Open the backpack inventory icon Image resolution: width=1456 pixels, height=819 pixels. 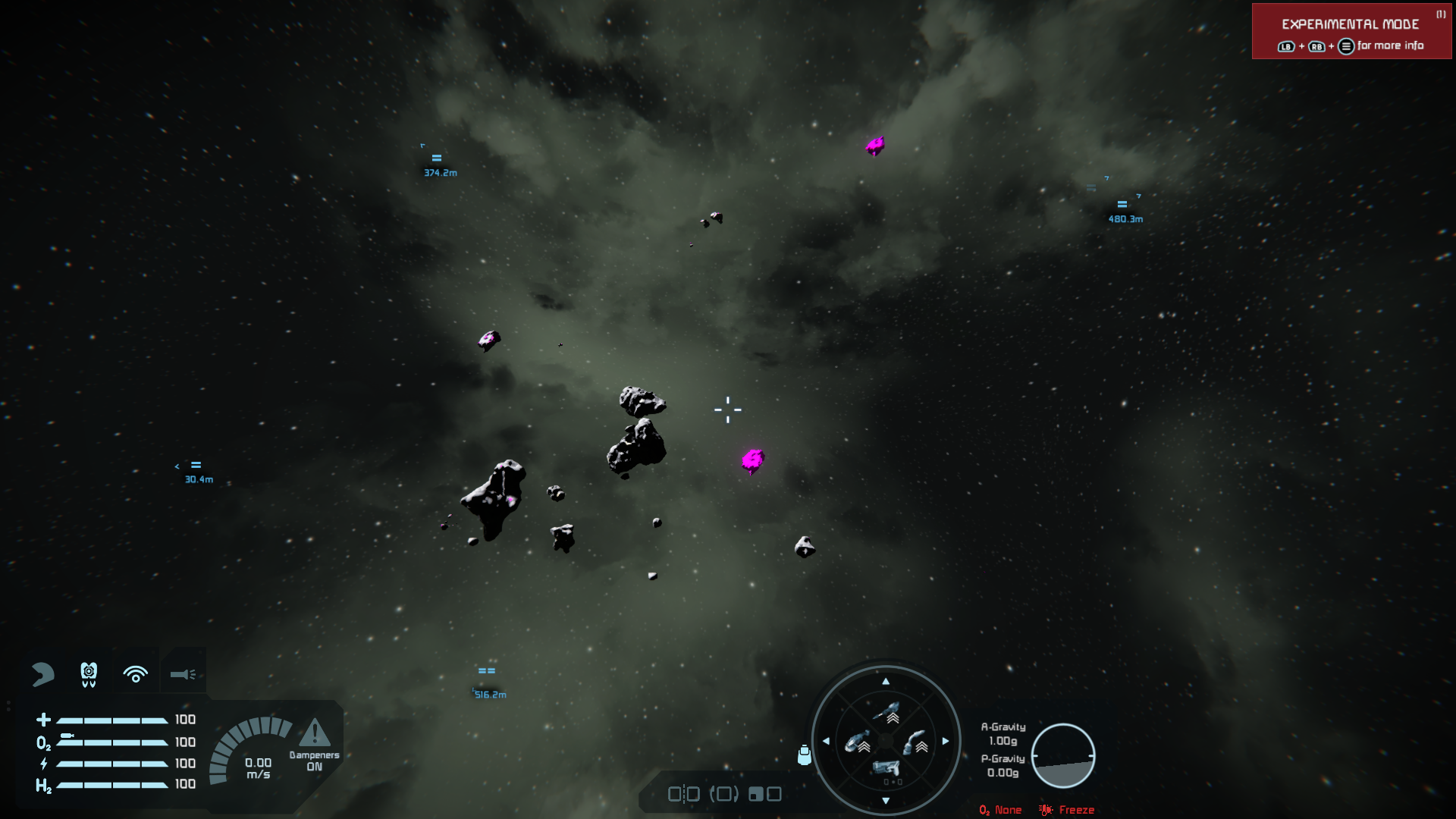point(804,755)
